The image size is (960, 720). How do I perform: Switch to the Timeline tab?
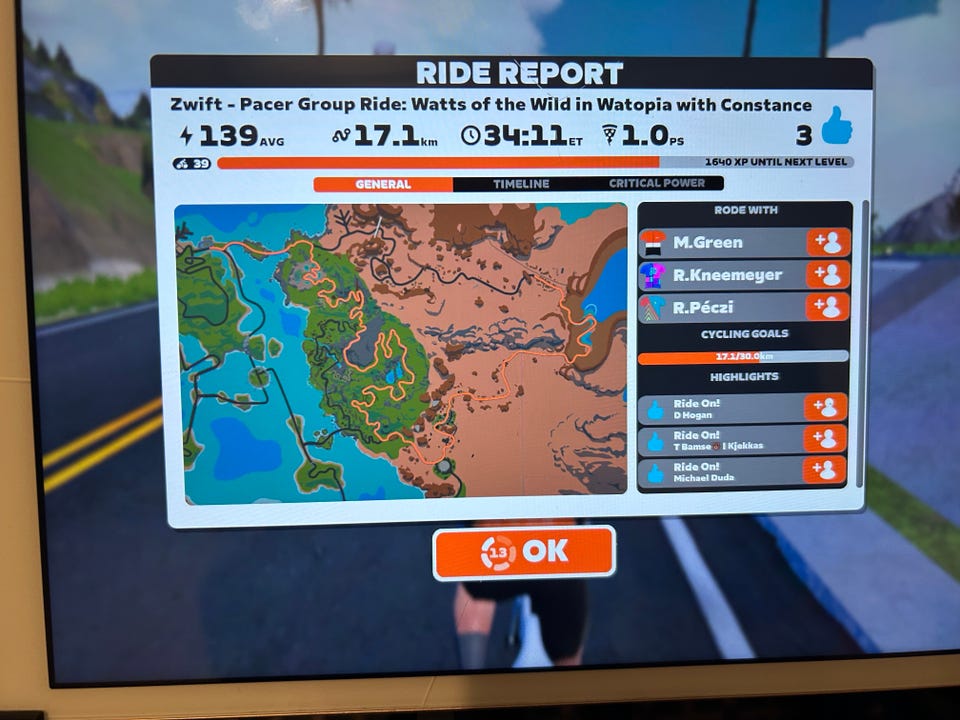pyautogui.click(x=520, y=184)
